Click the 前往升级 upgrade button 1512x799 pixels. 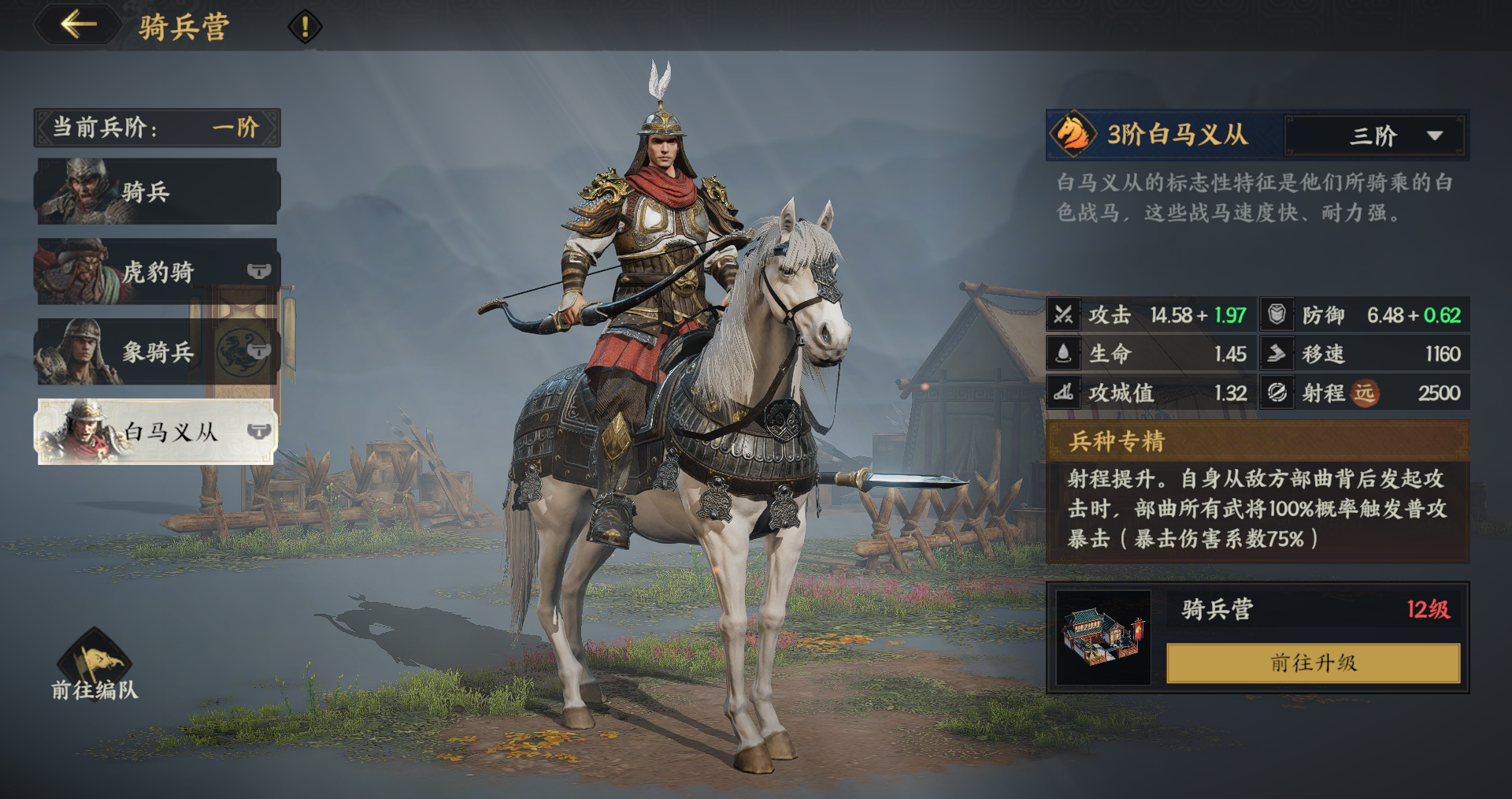[1313, 663]
